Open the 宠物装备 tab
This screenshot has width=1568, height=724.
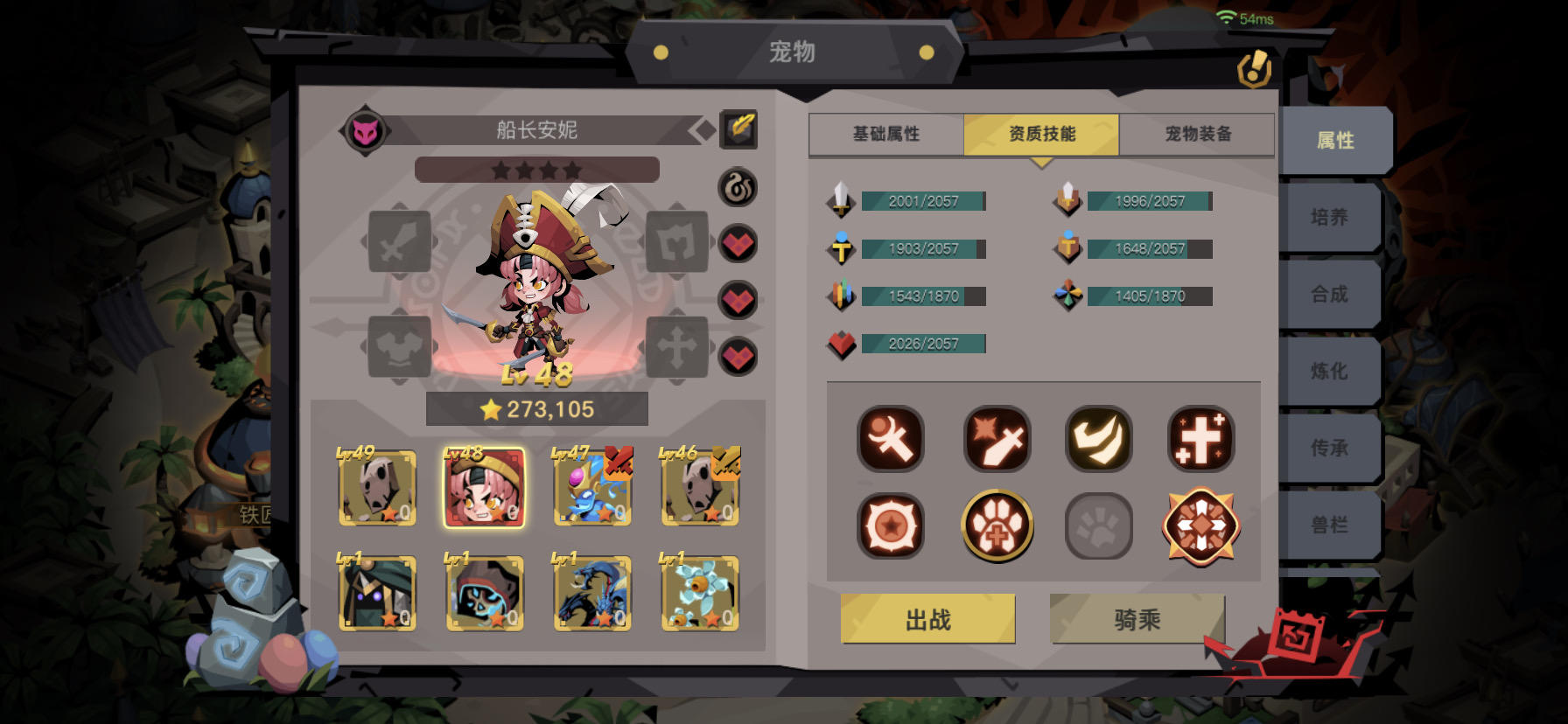1195,133
